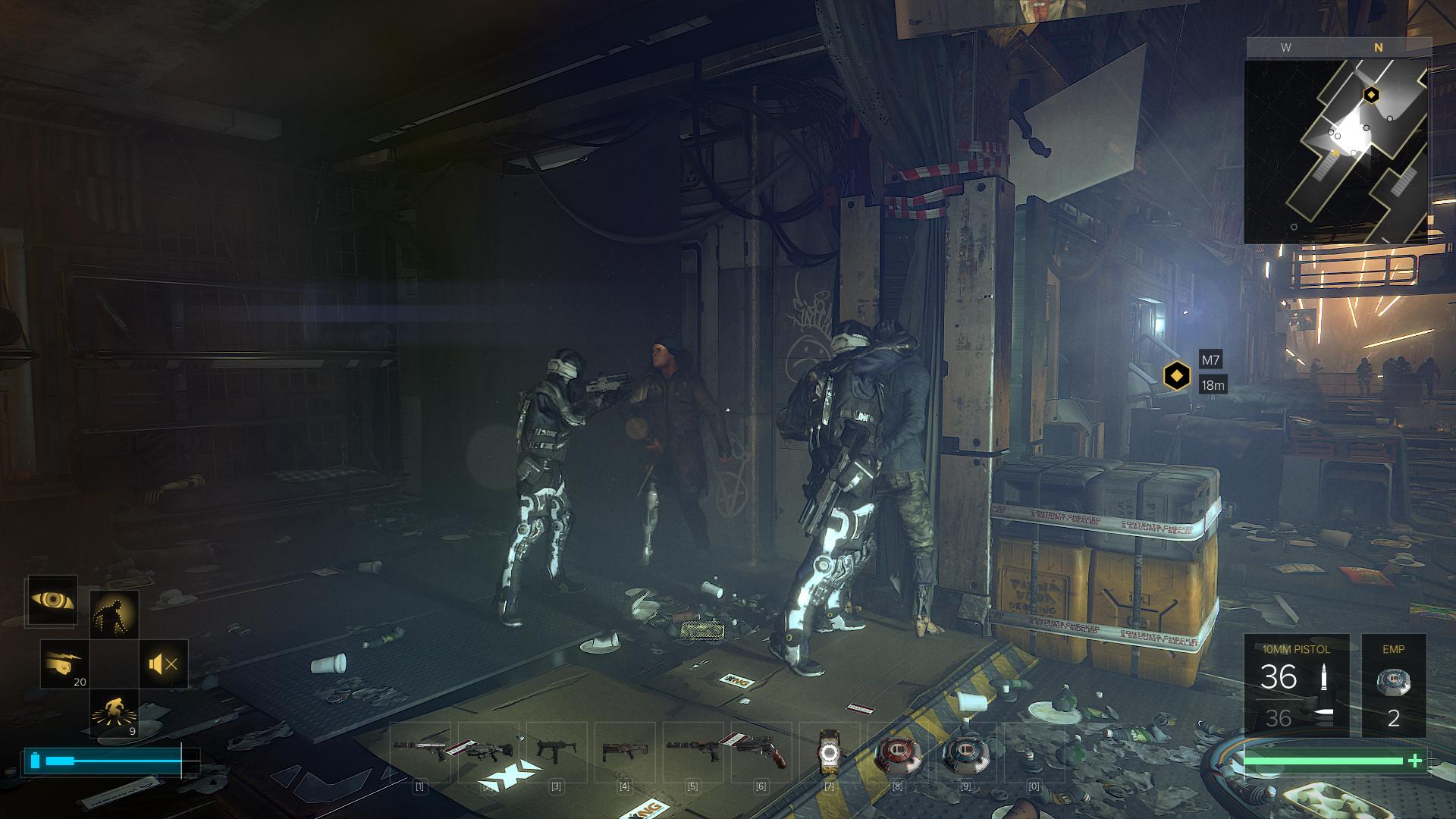The width and height of the screenshot is (1456, 819).
Task: Click the EMP grenade slot
Action: pyautogui.click(x=1393, y=688)
